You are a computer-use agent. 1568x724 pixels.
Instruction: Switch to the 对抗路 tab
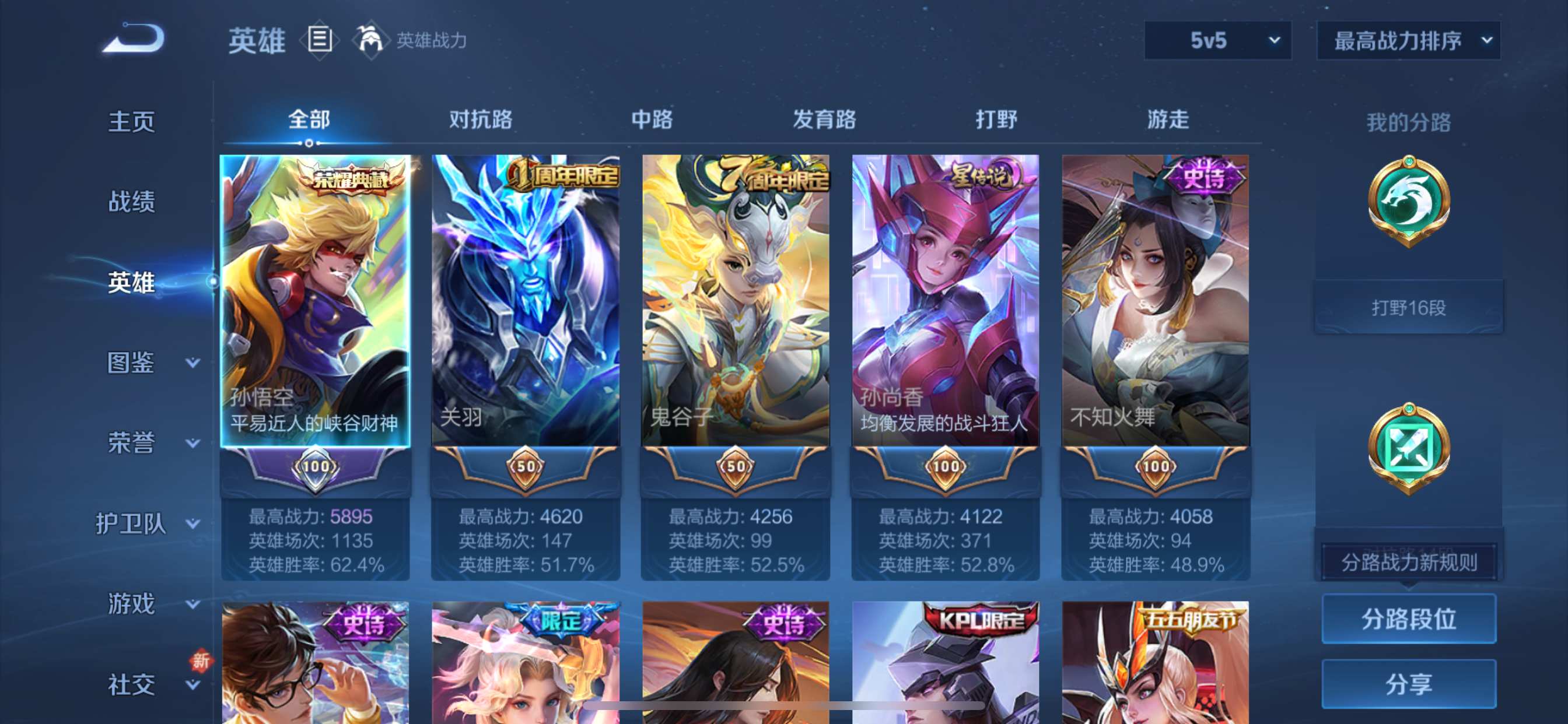pos(480,120)
